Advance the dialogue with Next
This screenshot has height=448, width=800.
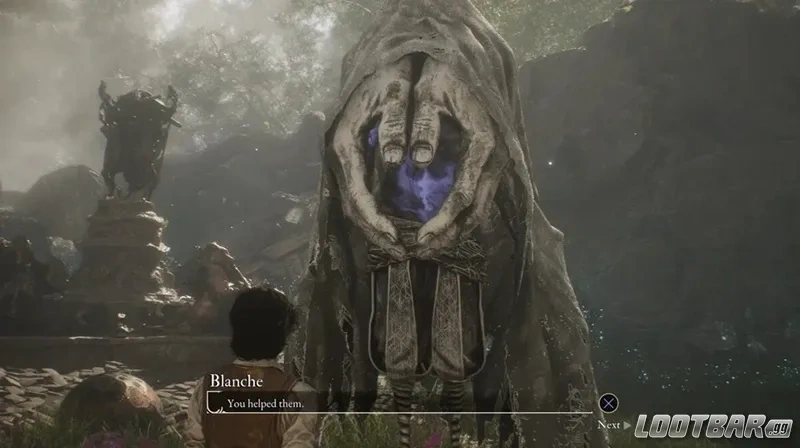pyautogui.click(x=608, y=404)
